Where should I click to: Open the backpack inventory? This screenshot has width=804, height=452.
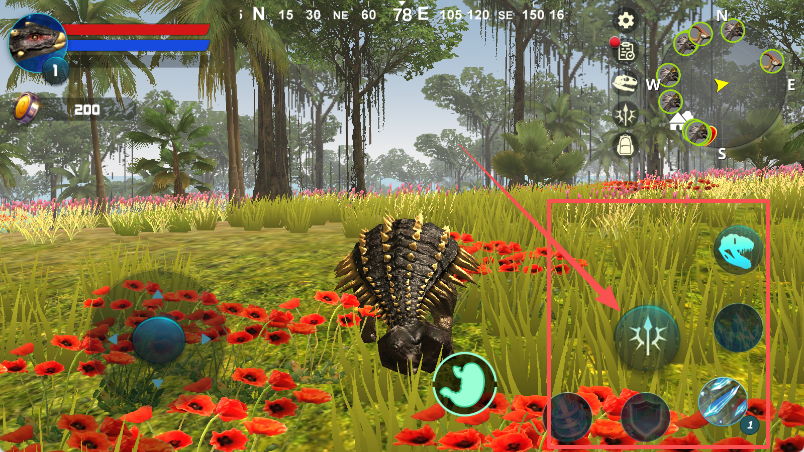point(626,145)
